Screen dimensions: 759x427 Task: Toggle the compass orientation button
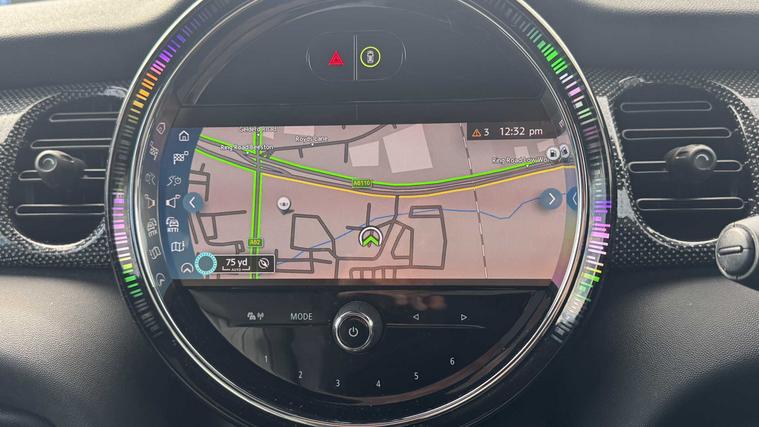point(263,263)
